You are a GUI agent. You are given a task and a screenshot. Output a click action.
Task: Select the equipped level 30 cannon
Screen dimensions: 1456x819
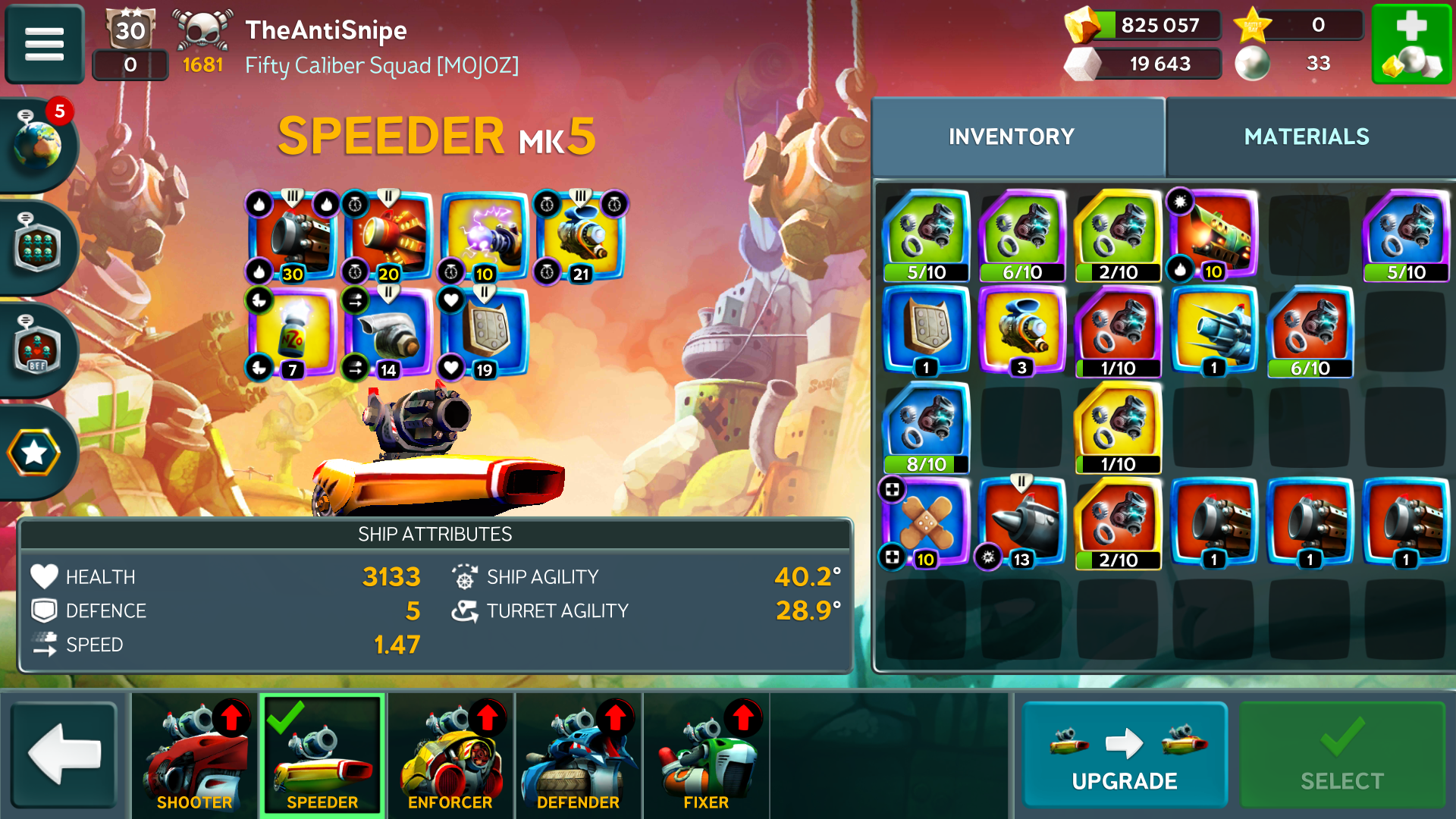click(294, 237)
